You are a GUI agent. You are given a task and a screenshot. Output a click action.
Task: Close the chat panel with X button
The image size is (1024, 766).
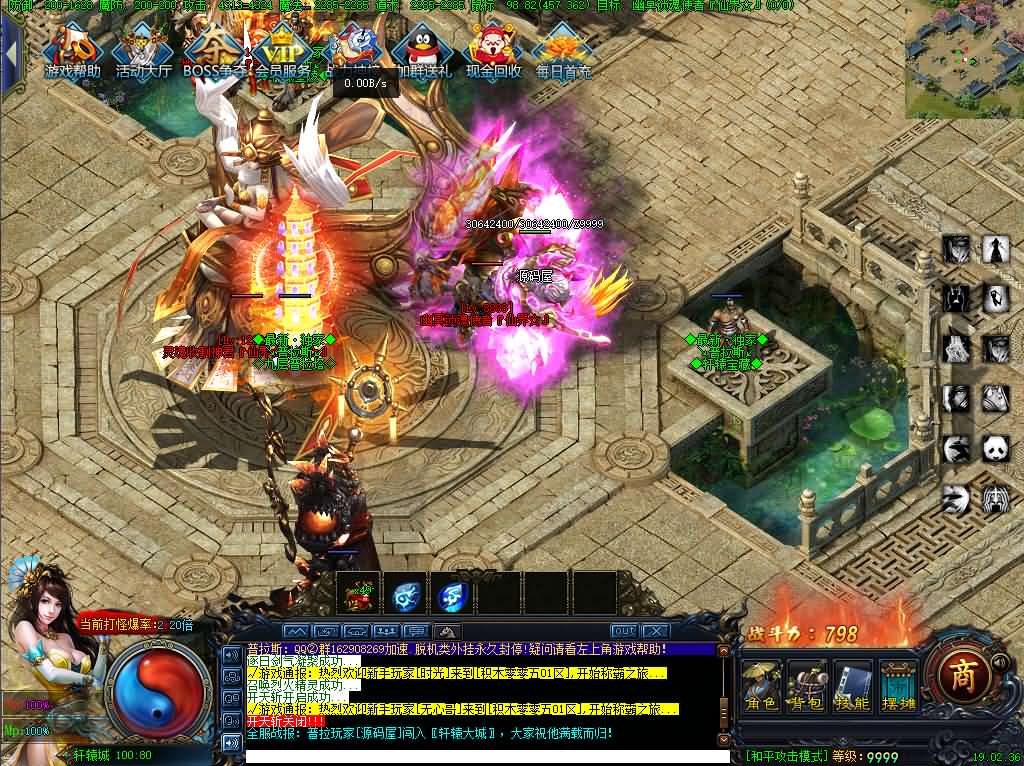[x=655, y=631]
